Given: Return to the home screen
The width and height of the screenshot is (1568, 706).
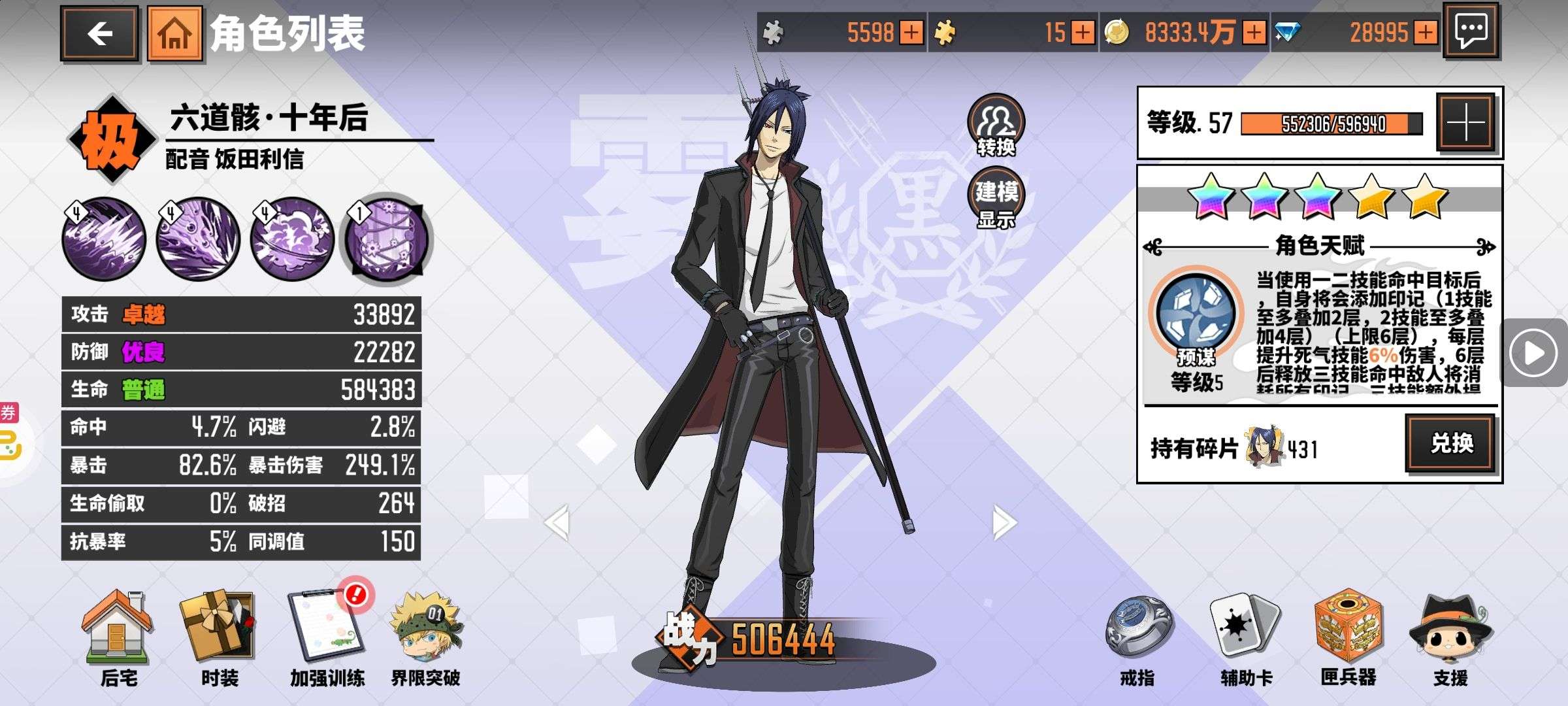Looking at the screenshot, I should [174, 33].
